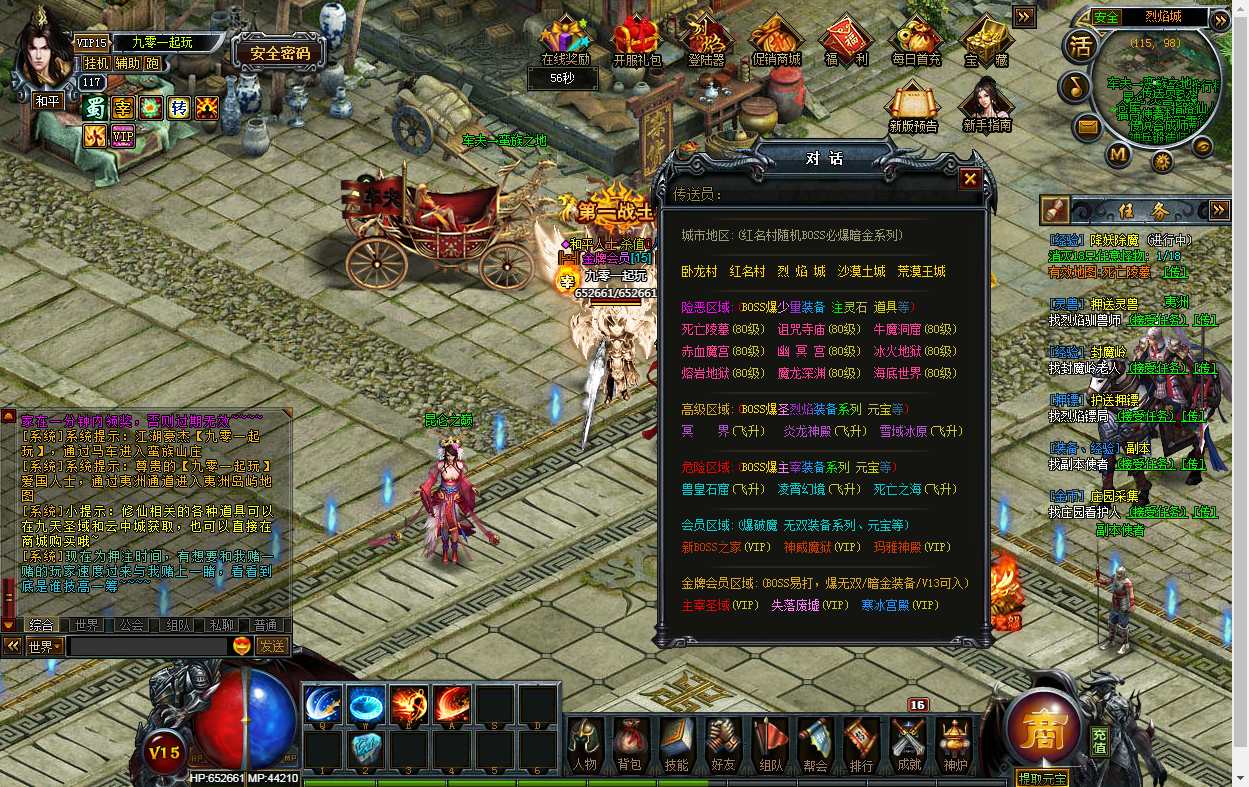Open the 促销商城 promo shop
This screenshot has height=787, width=1249.
coord(776,42)
